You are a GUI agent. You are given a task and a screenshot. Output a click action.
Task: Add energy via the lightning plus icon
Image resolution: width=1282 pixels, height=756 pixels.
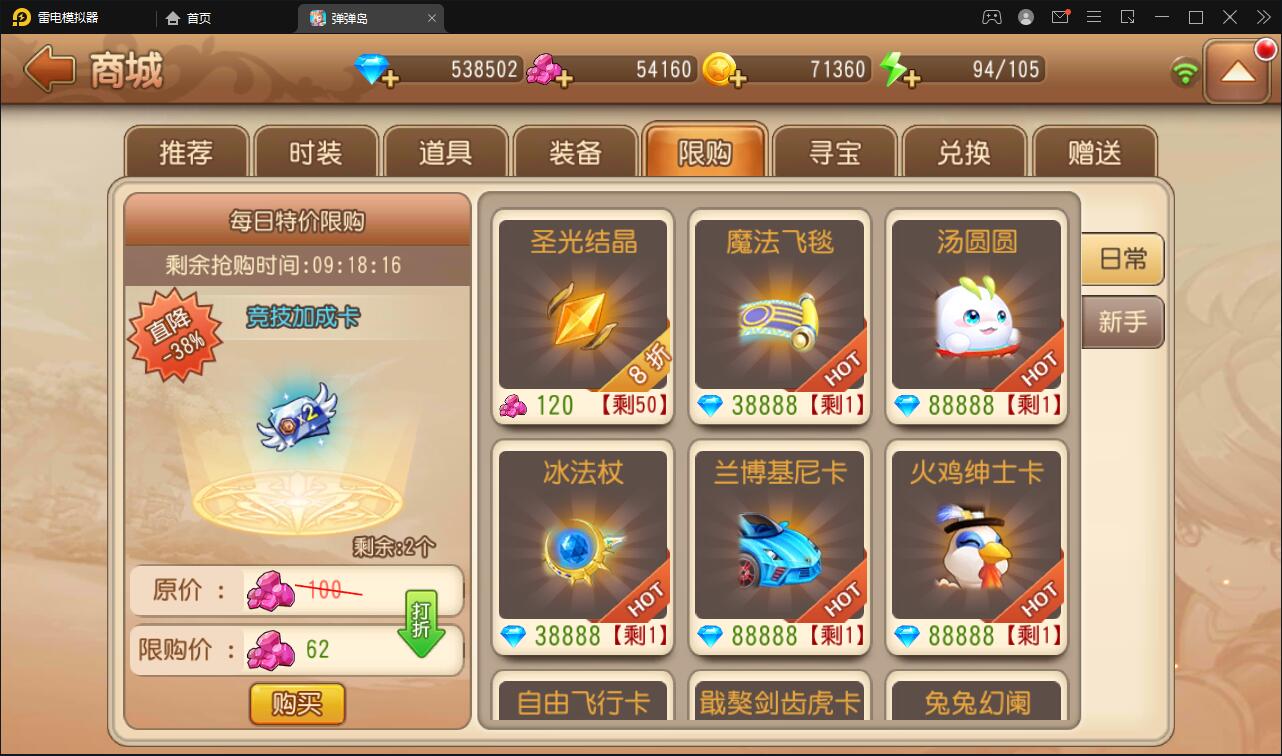point(911,78)
